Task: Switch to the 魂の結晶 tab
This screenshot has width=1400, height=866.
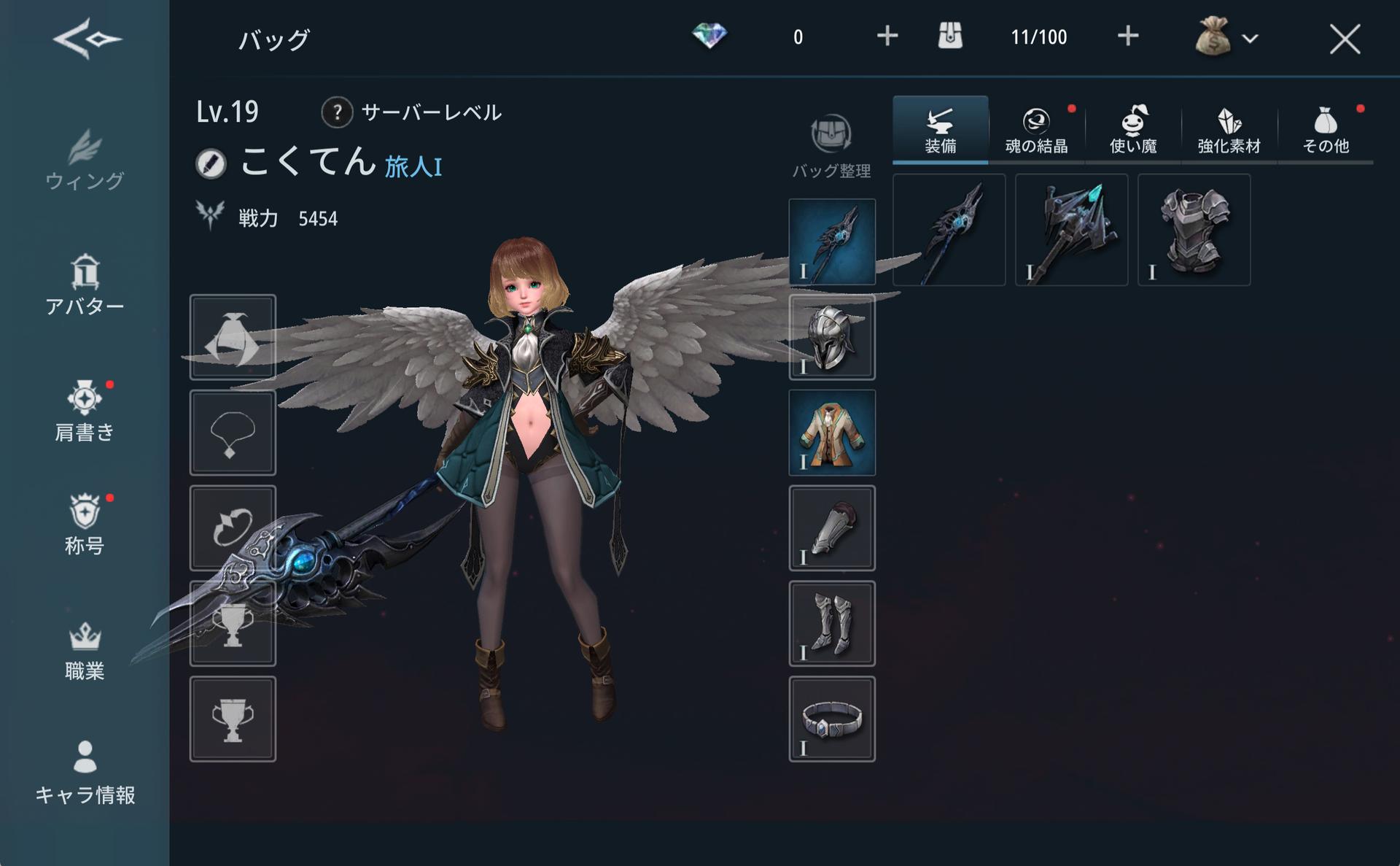Action: tap(1036, 131)
